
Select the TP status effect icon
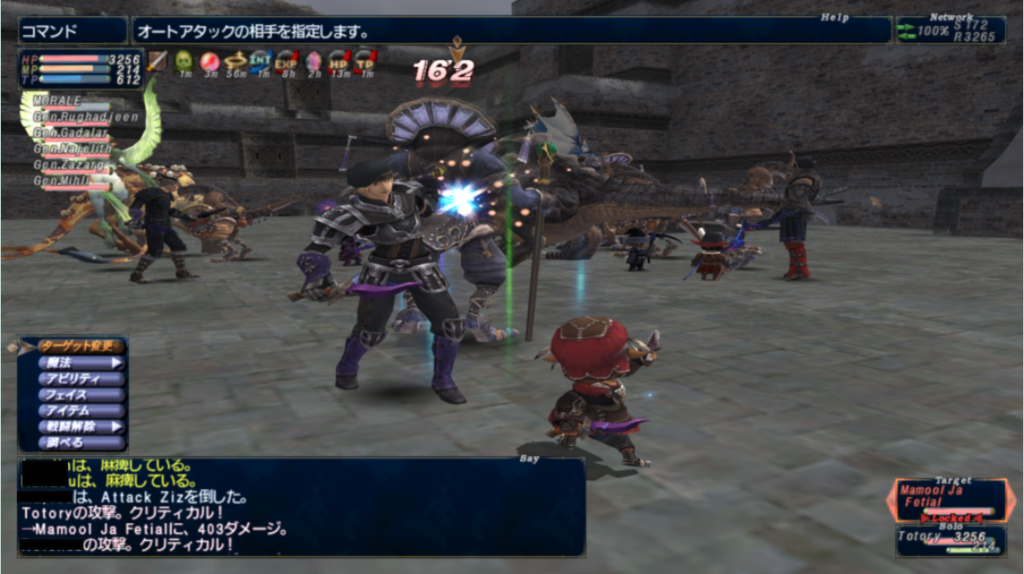[x=365, y=62]
